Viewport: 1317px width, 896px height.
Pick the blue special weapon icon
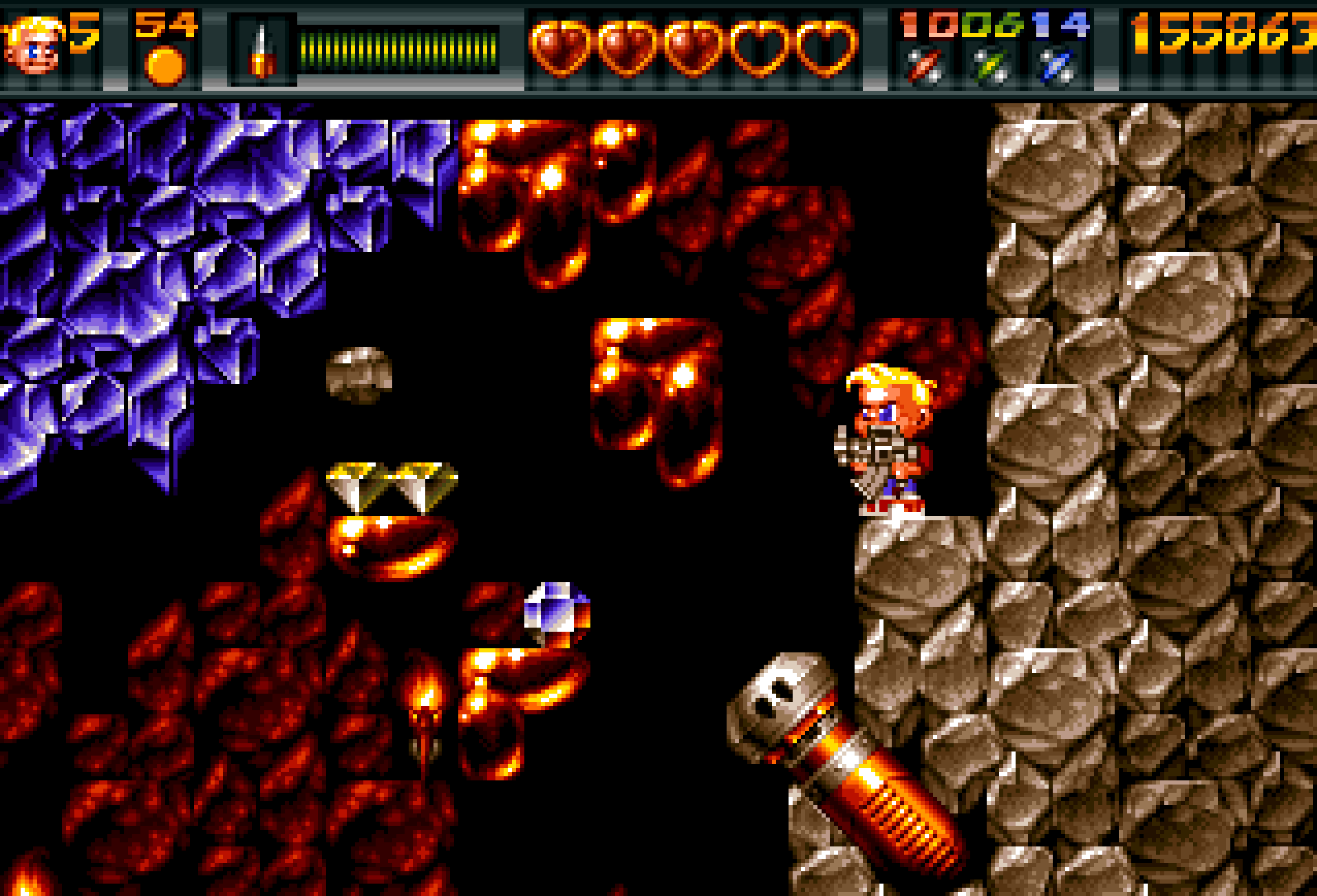point(1058,66)
